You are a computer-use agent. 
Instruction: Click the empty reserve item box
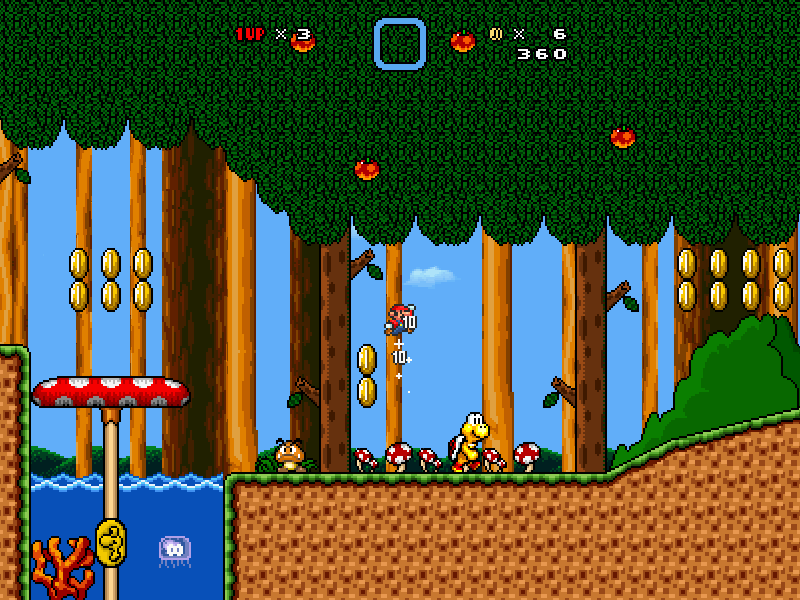pos(400,44)
